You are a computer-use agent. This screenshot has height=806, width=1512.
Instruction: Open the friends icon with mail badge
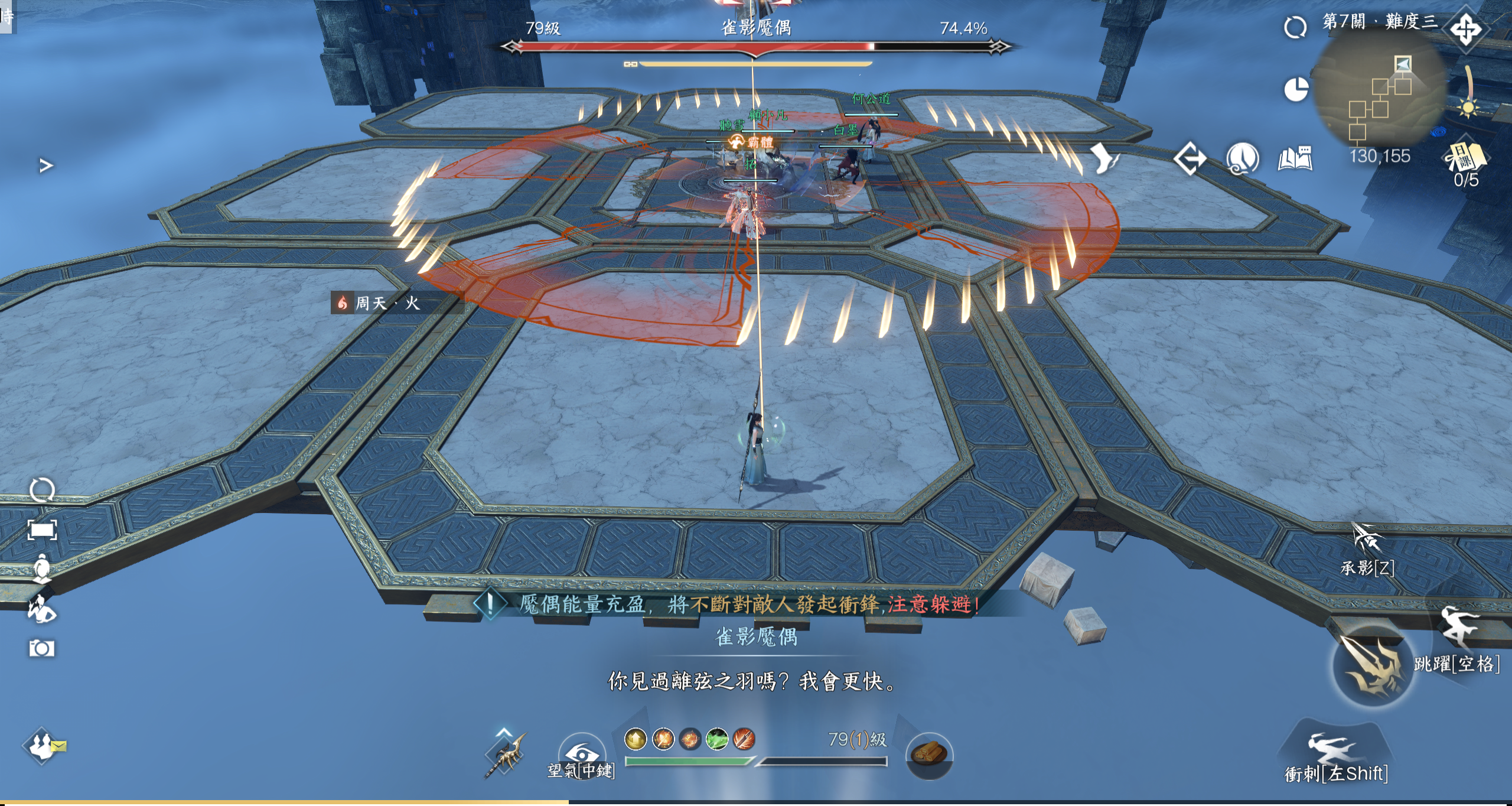tap(43, 746)
